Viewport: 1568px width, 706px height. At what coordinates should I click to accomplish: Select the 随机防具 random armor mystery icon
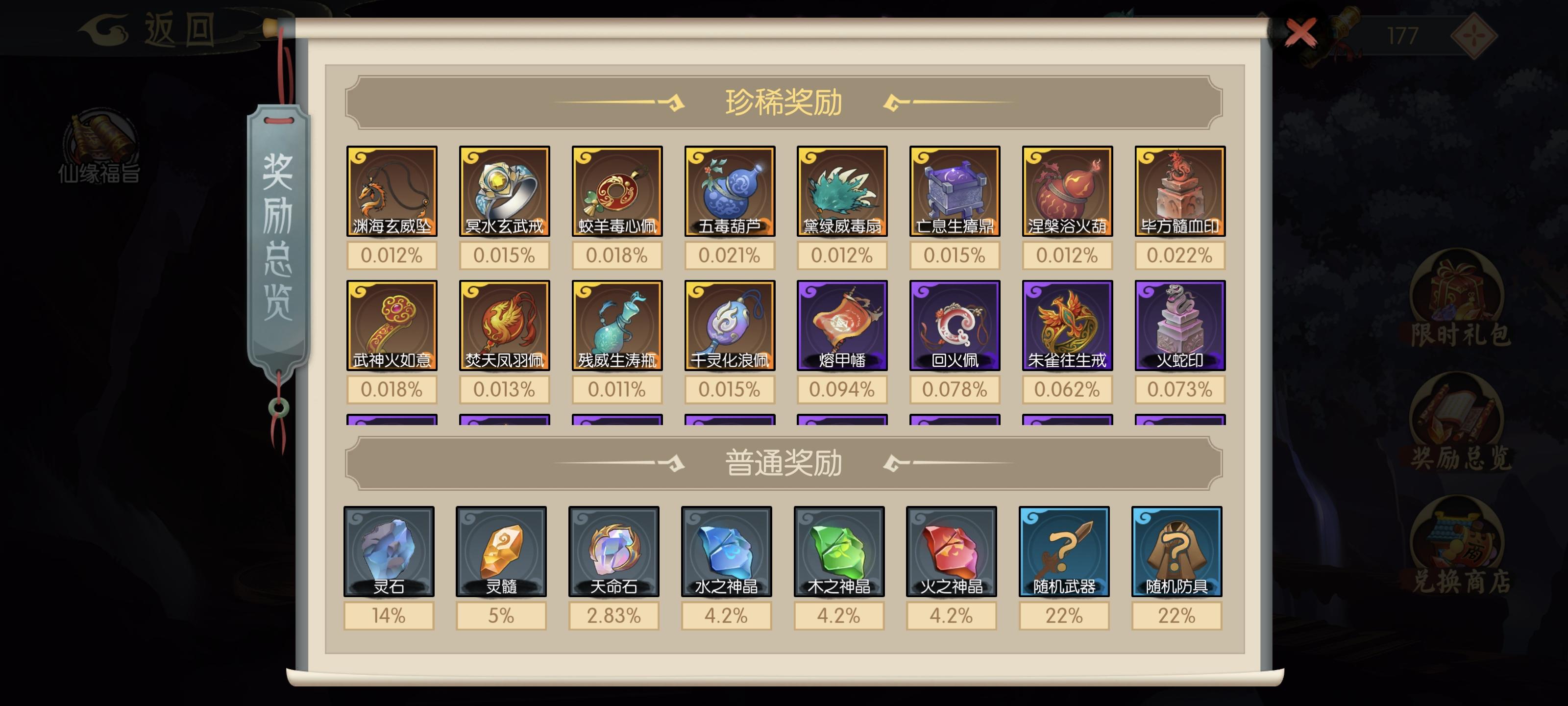1176,551
